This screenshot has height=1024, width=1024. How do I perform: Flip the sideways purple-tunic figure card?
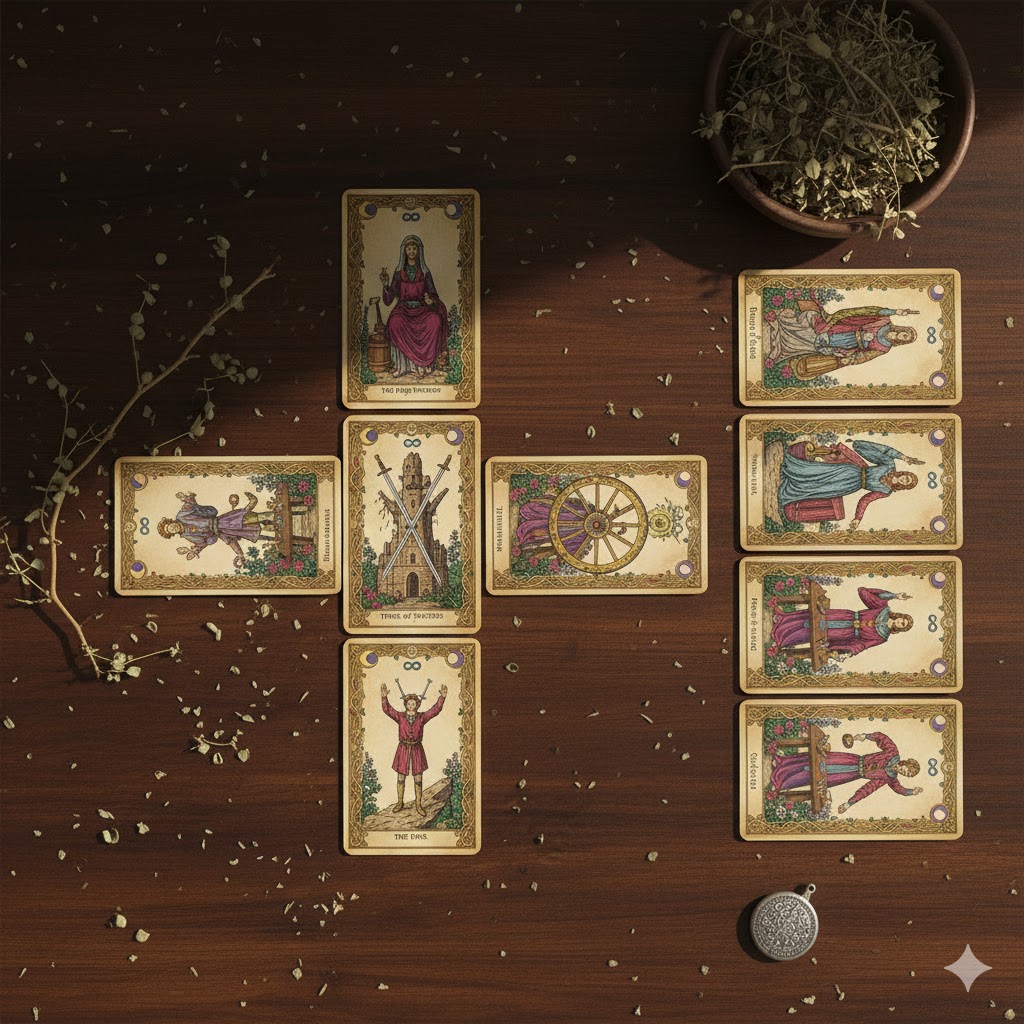tap(228, 525)
